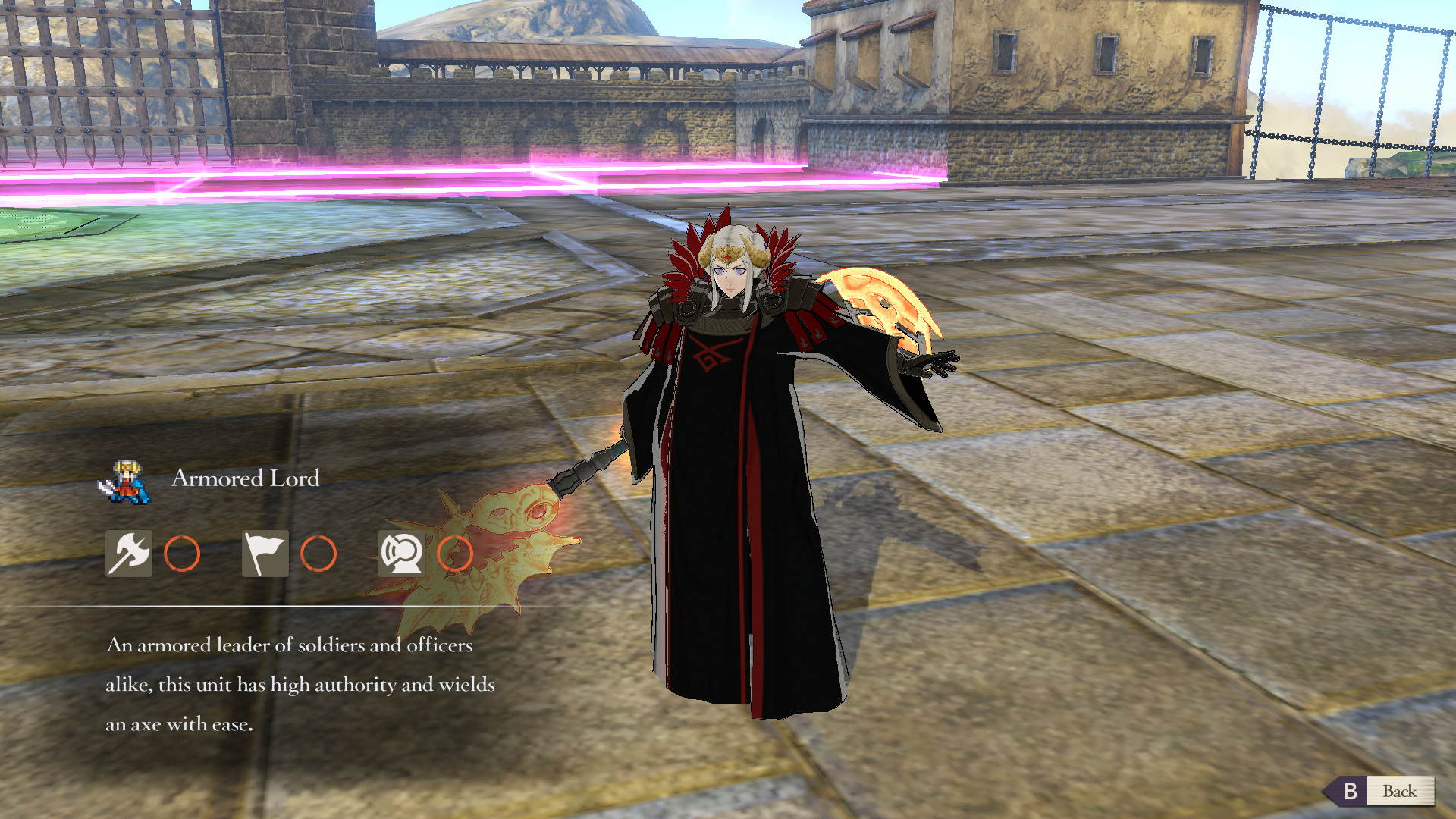Screen dimensions: 1456x819
Task: Toggle the orange circle next to the axe
Action: coord(182,554)
